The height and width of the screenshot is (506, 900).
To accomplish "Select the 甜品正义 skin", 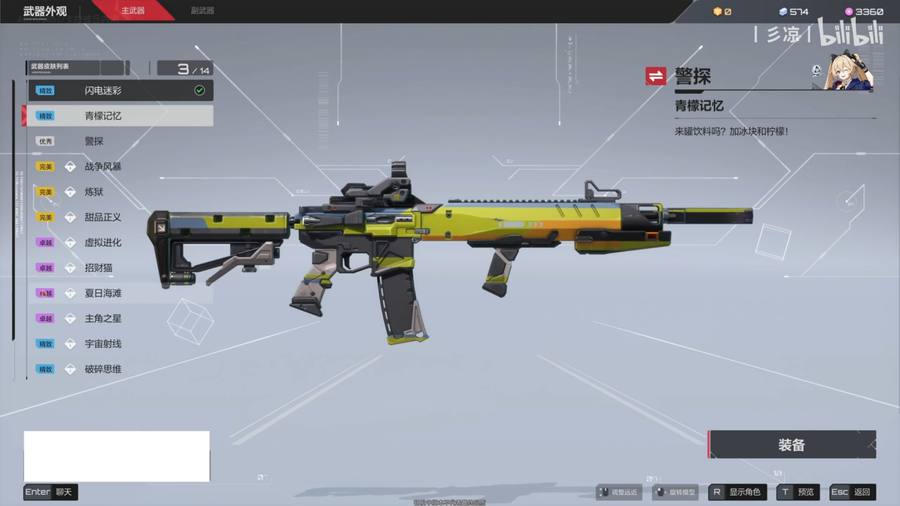I will click(120, 217).
